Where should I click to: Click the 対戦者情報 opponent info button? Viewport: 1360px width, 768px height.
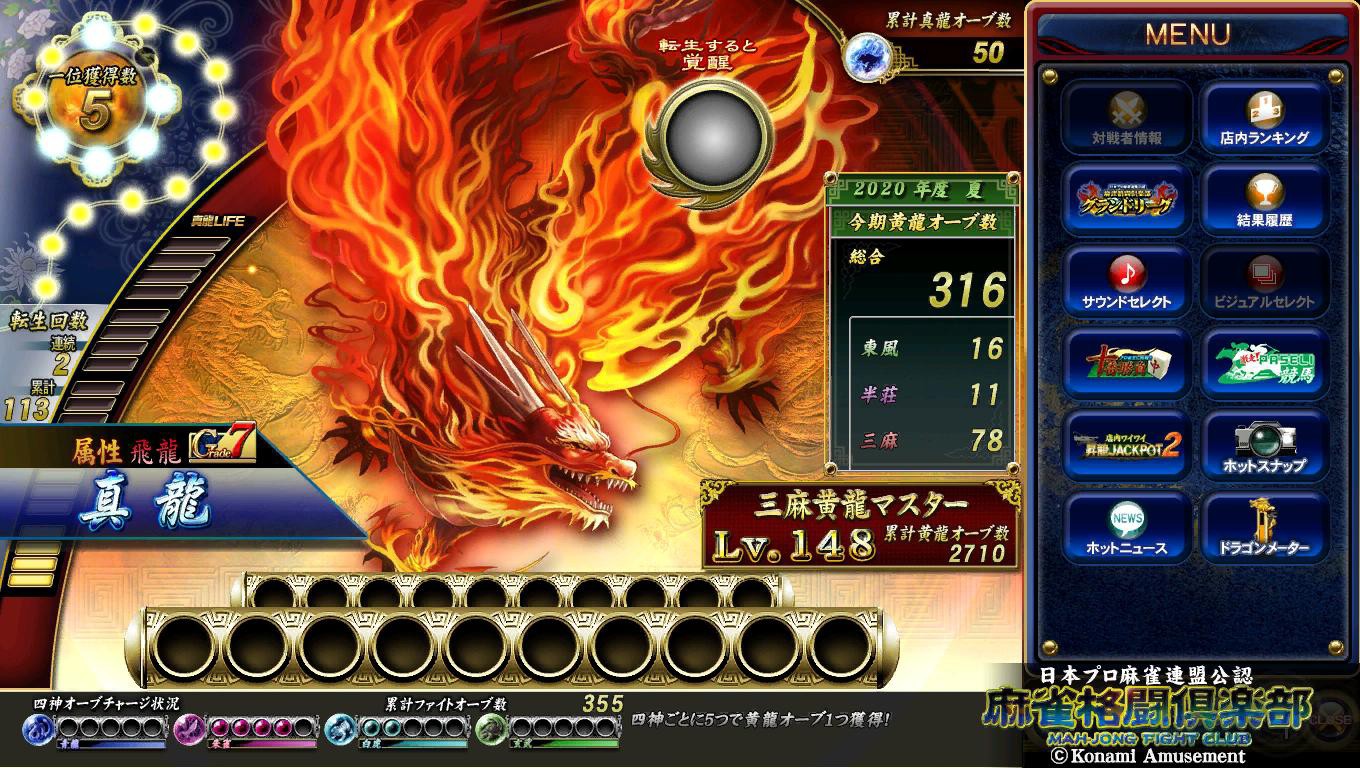click(1127, 118)
